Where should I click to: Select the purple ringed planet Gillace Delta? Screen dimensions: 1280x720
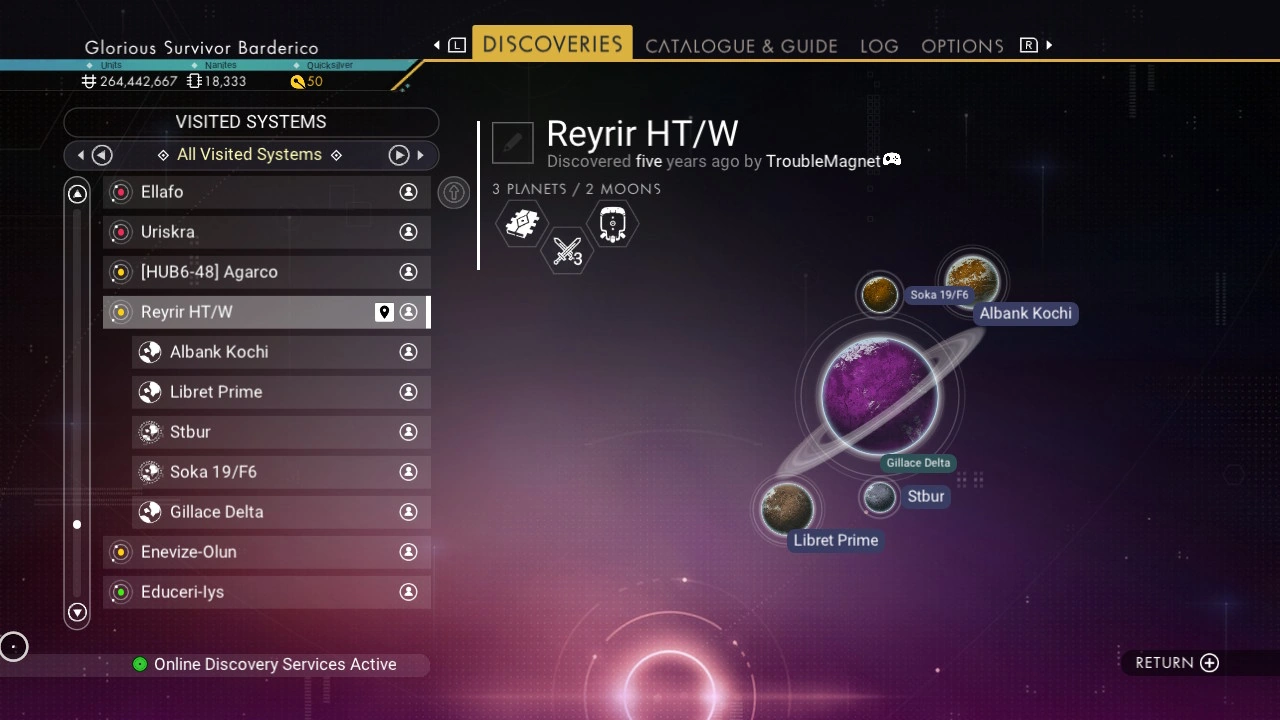pos(879,396)
